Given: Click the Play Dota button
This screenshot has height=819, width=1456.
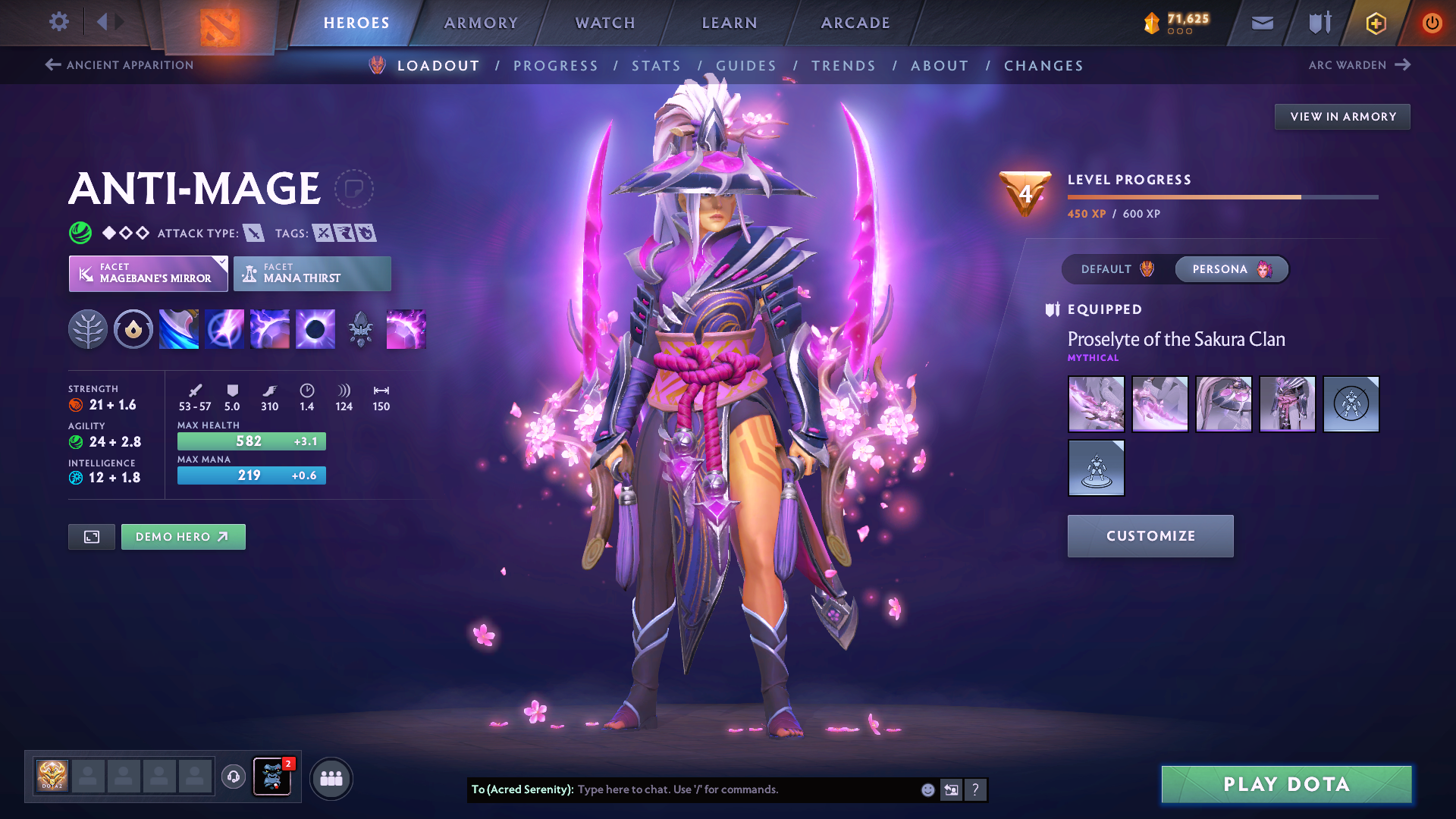Looking at the screenshot, I should point(1286,784).
